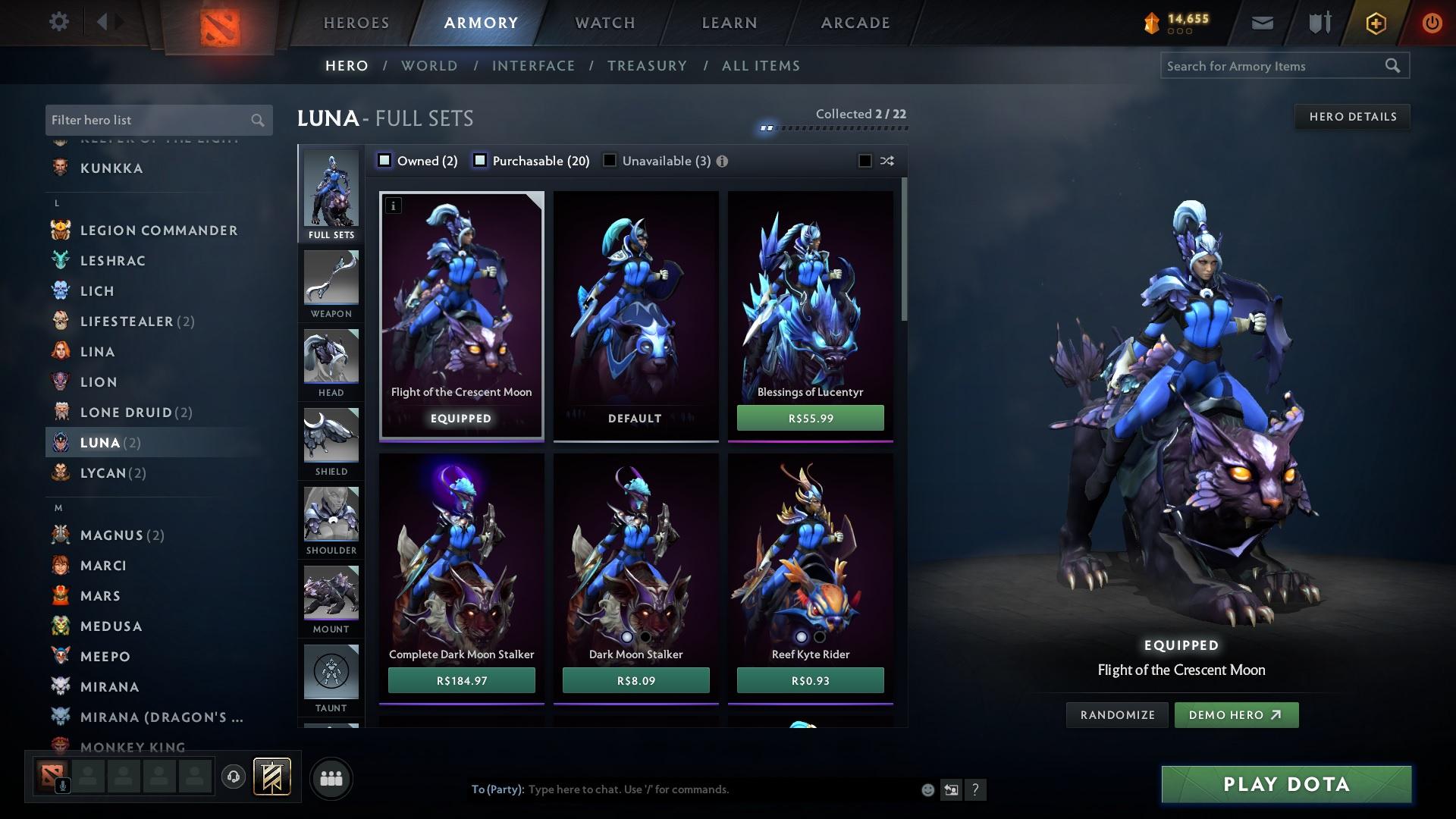Viewport: 1456px width, 819px height.
Task: Switch to the TREASURY section
Action: coord(647,66)
